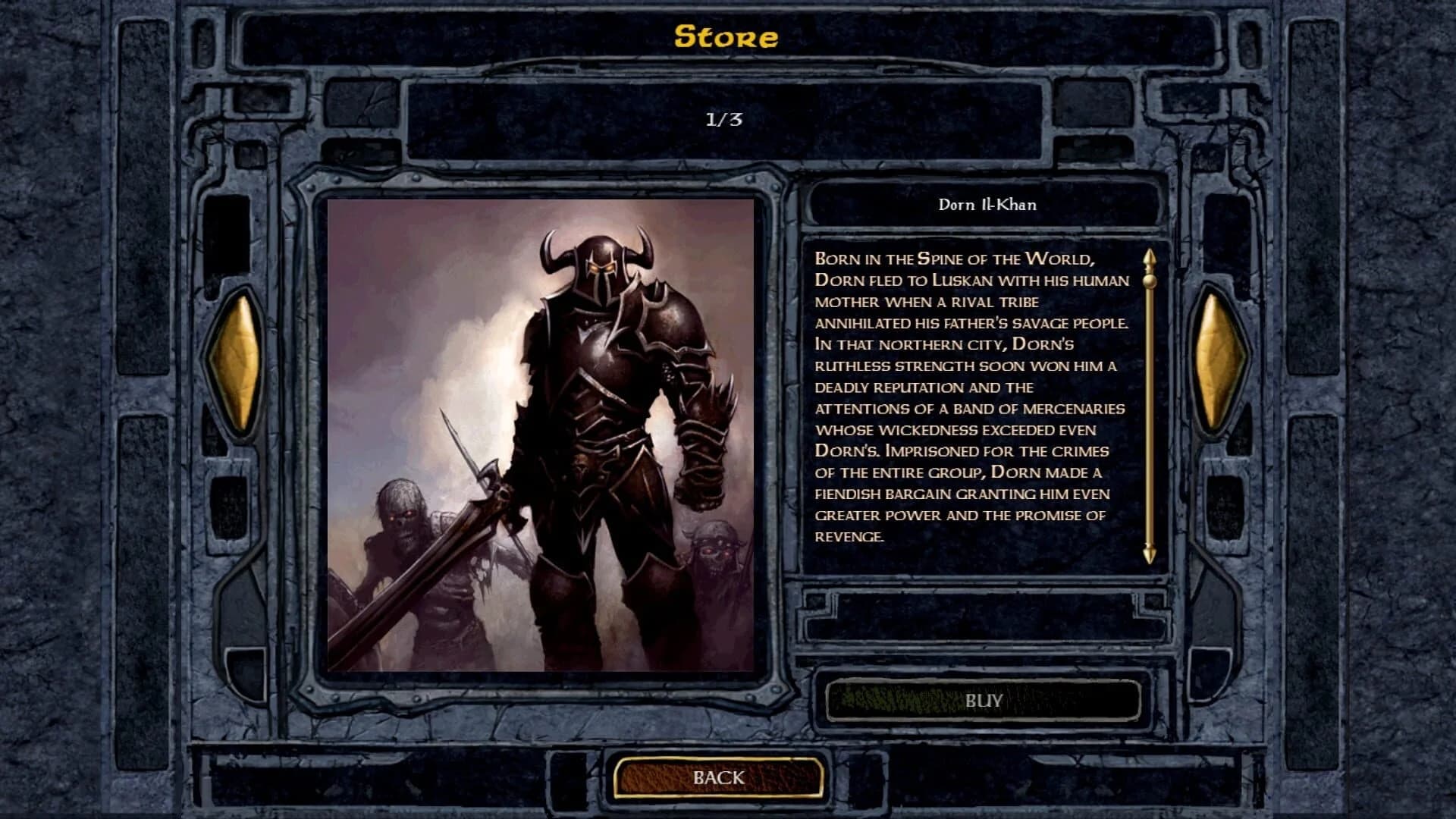Image resolution: width=1456 pixels, height=819 pixels.
Task: Click the Store title heading
Action: [x=726, y=36]
